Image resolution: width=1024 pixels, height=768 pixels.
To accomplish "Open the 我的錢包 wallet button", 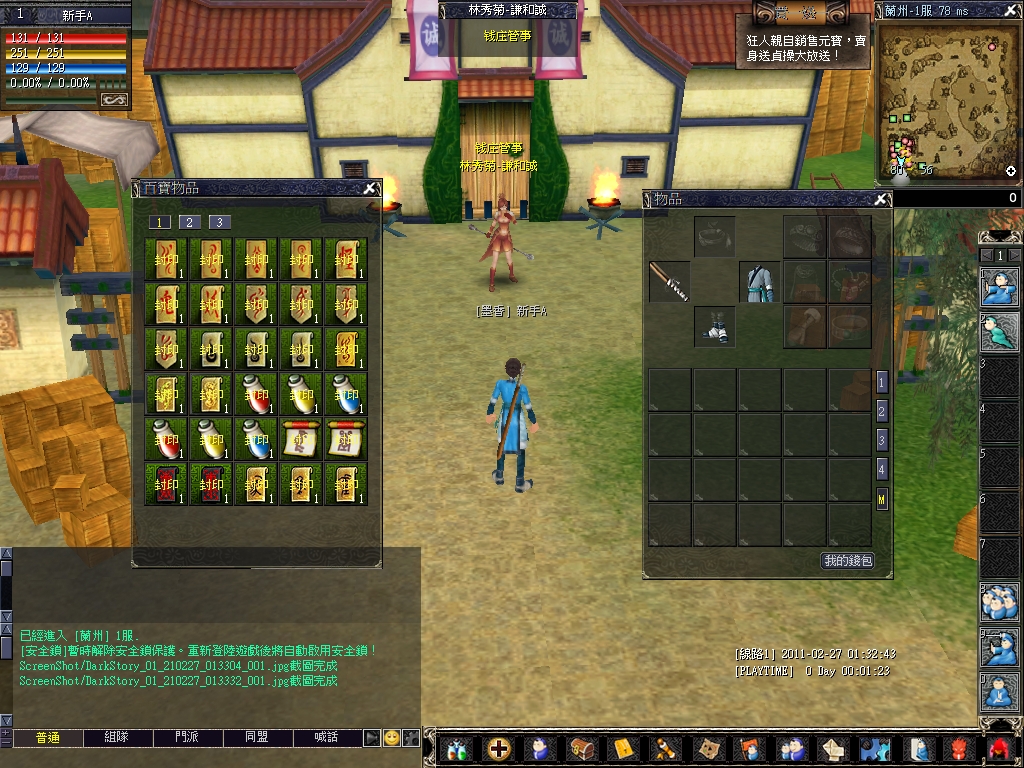I will pyautogui.click(x=847, y=561).
